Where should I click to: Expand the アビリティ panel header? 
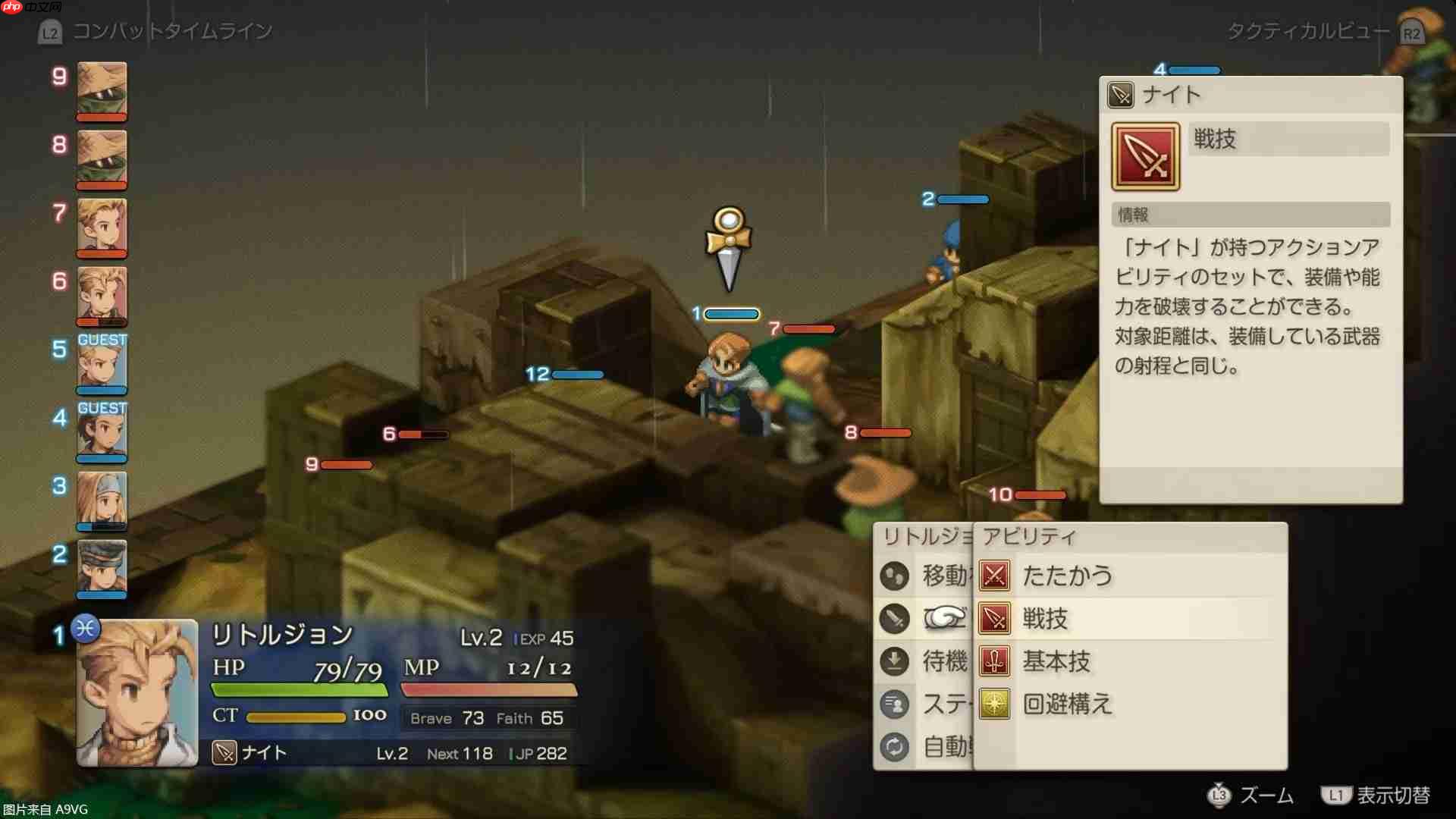[x=1031, y=535]
